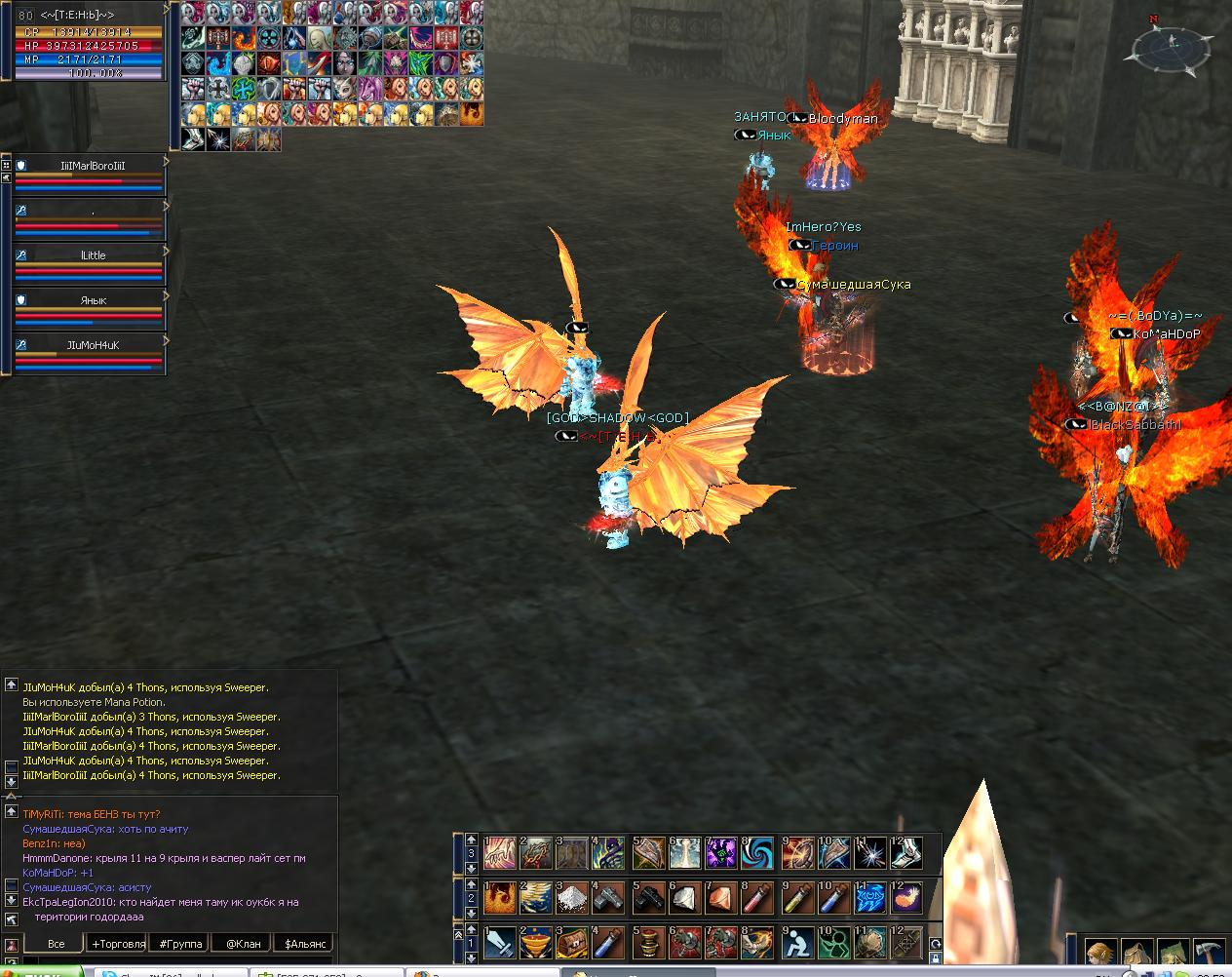The width and height of the screenshot is (1232, 977).
Task: Select the @Клан chat tab
Action: pos(243,944)
